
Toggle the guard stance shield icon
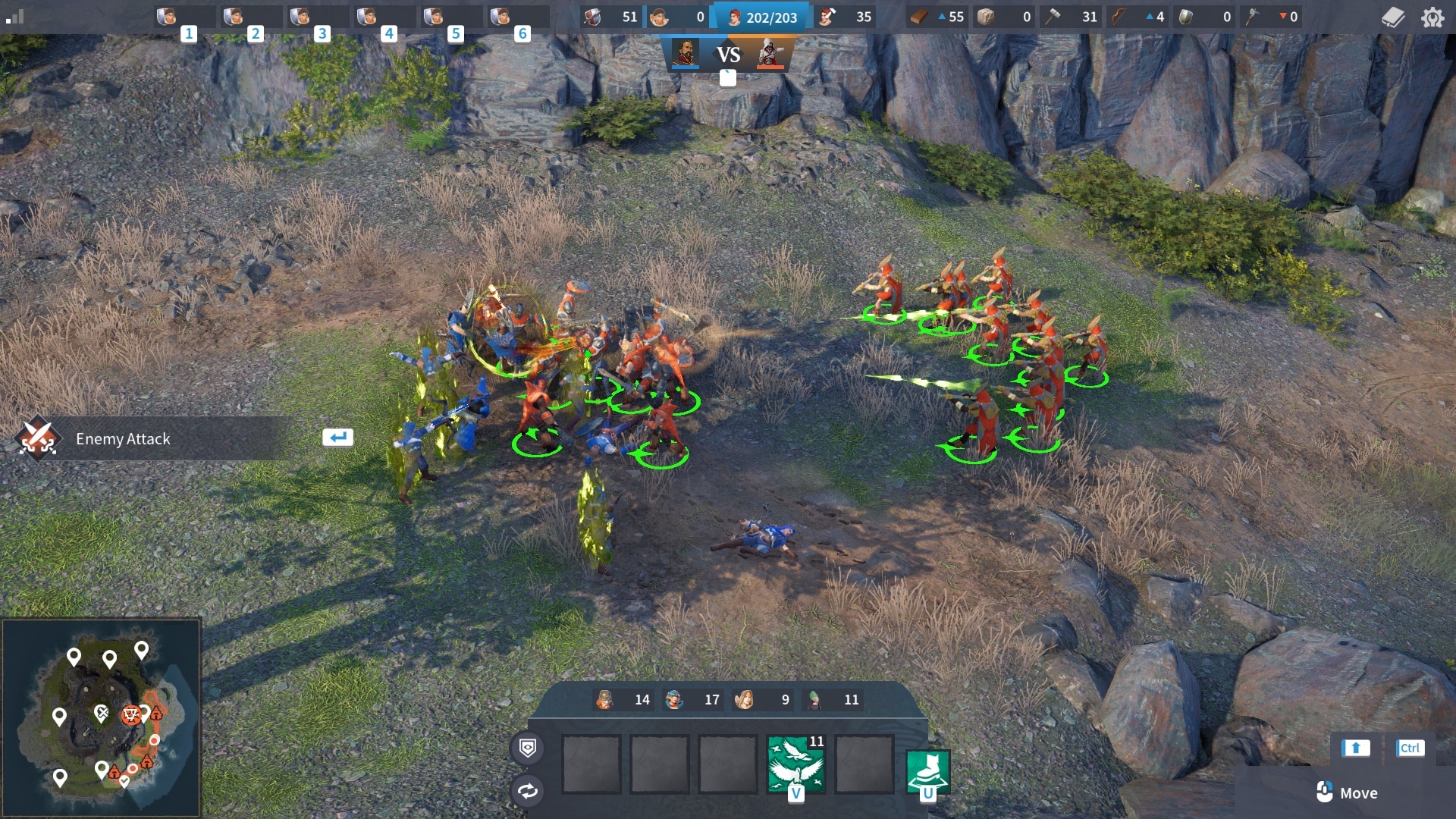(x=527, y=748)
